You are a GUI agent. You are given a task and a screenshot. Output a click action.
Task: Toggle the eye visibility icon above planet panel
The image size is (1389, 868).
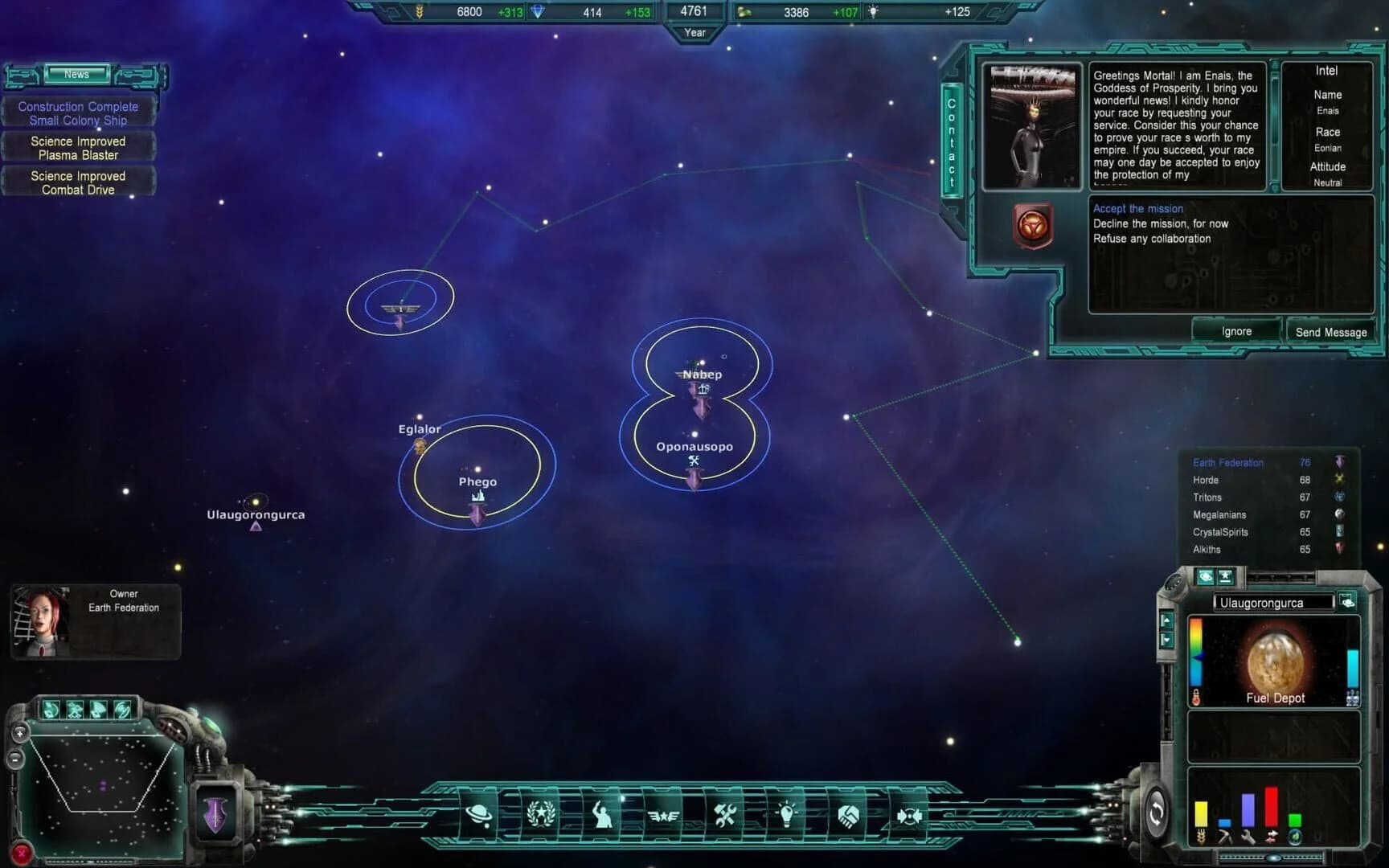pos(1205,577)
